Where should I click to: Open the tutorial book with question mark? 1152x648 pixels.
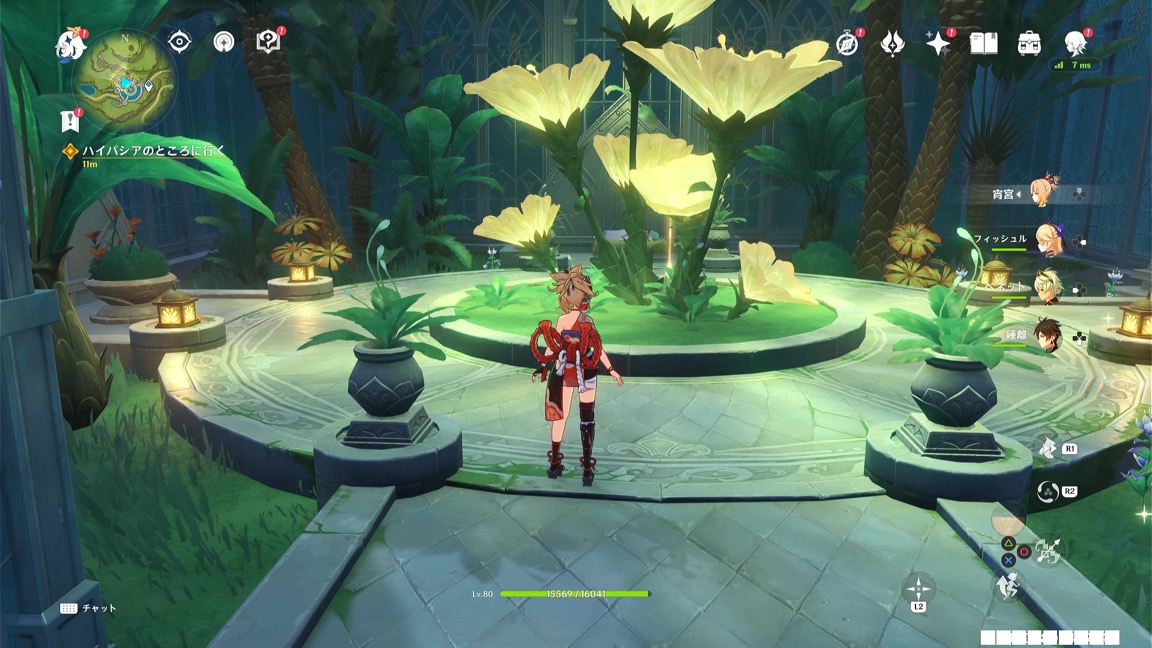coord(268,41)
